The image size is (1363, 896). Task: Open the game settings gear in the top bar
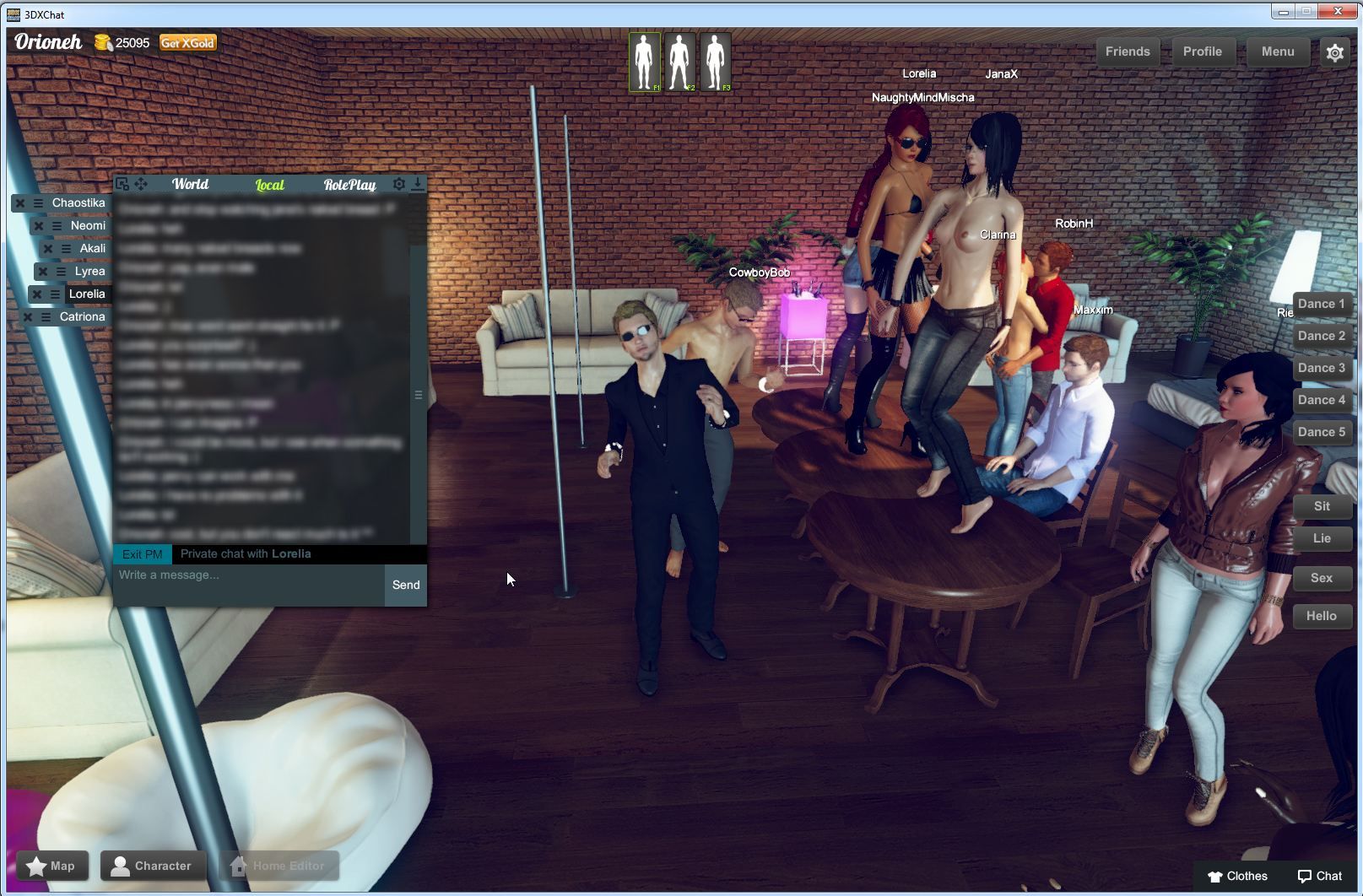tap(1334, 51)
